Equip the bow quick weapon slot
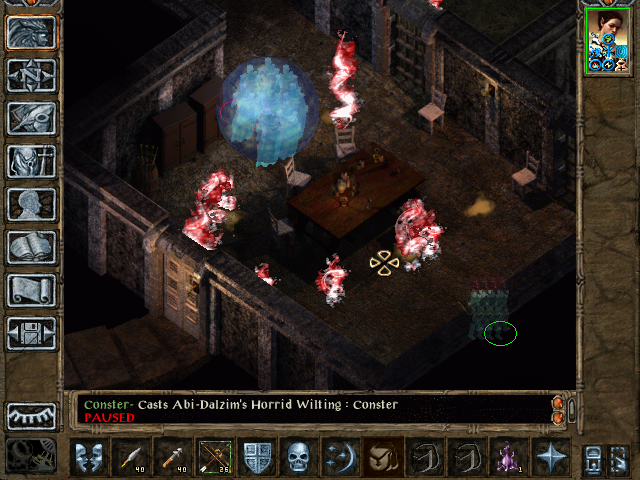The width and height of the screenshot is (640, 480). click(x=214, y=457)
